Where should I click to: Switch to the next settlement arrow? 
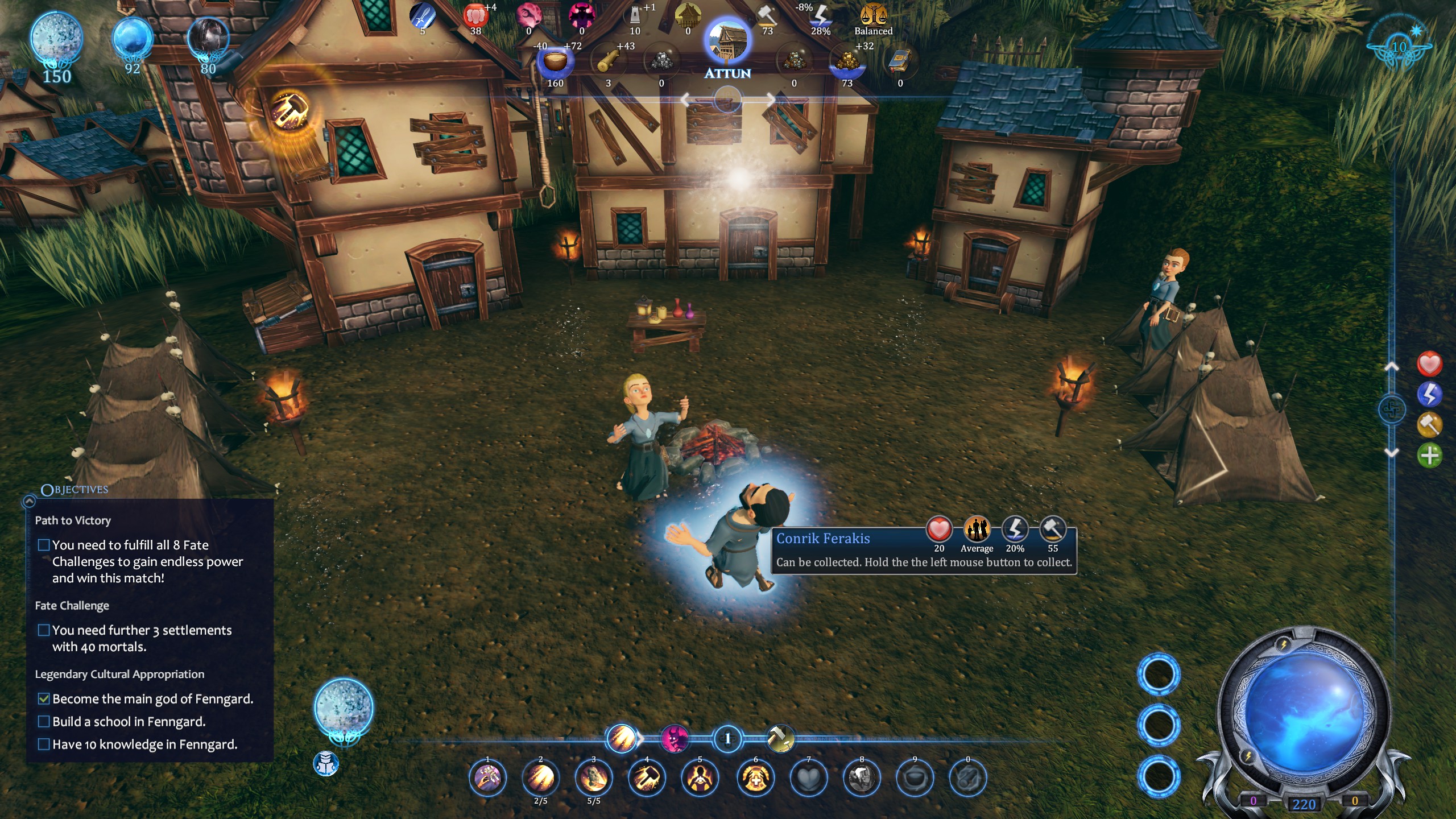pos(770,101)
